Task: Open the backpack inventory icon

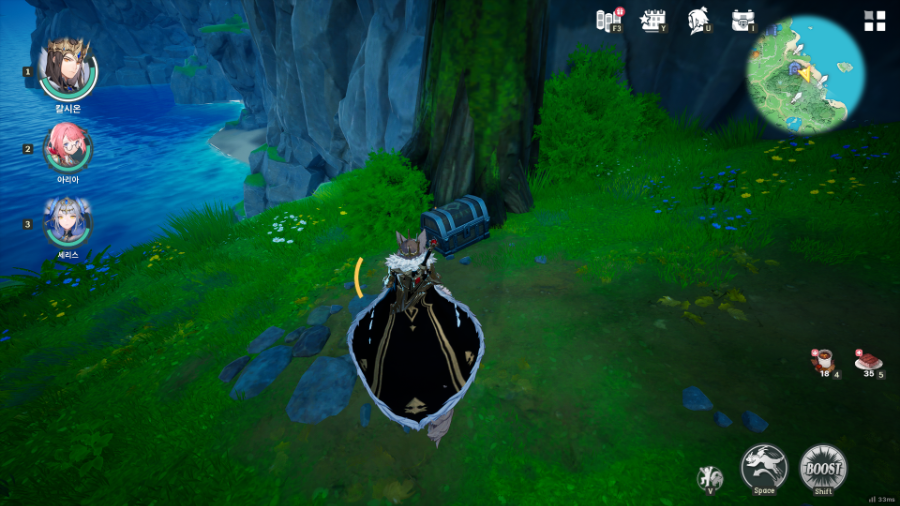Action: click(x=742, y=20)
